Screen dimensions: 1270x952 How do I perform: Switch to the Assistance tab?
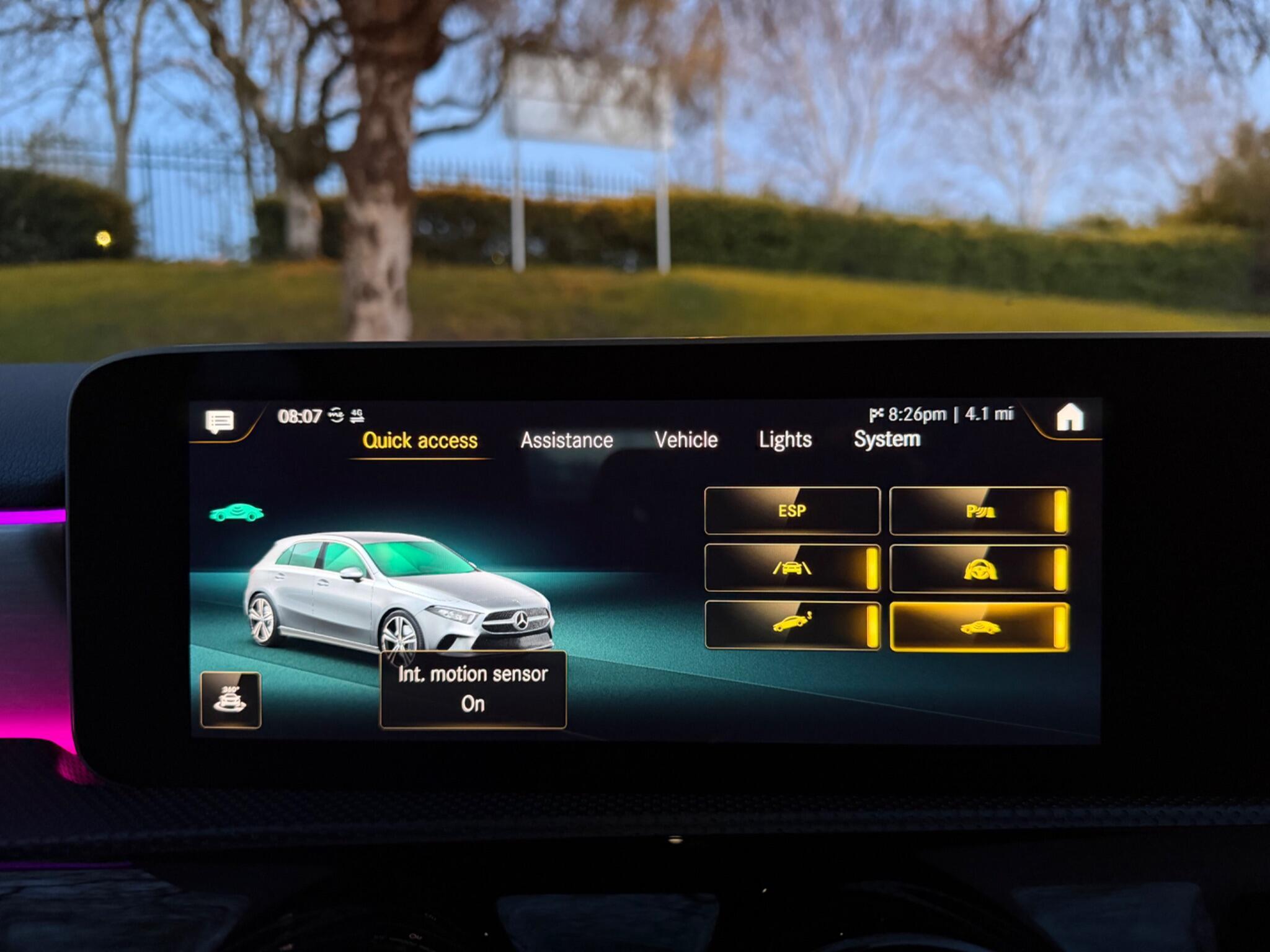coord(567,440)
